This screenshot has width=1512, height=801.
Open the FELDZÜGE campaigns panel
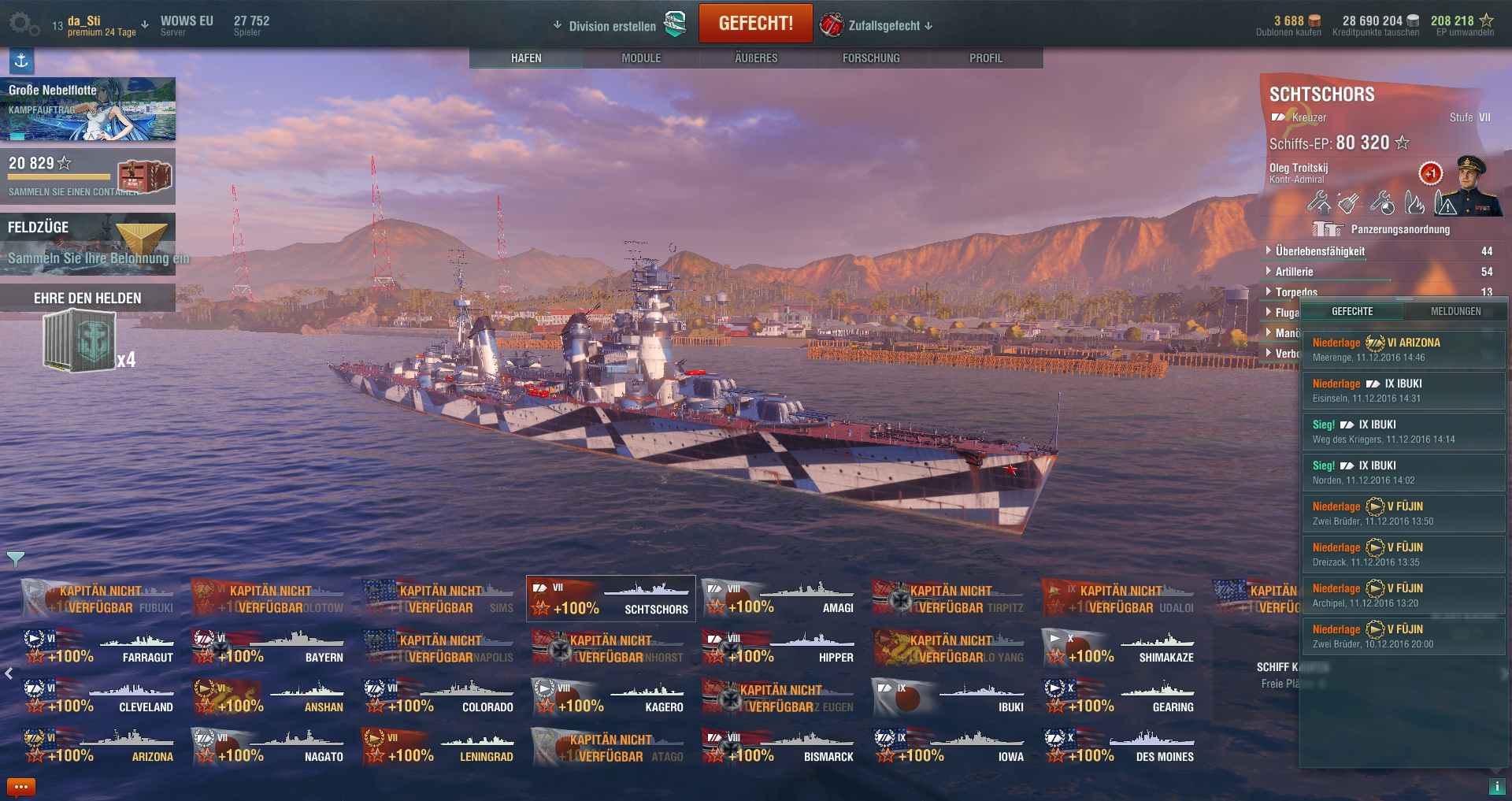pos(87,243)
